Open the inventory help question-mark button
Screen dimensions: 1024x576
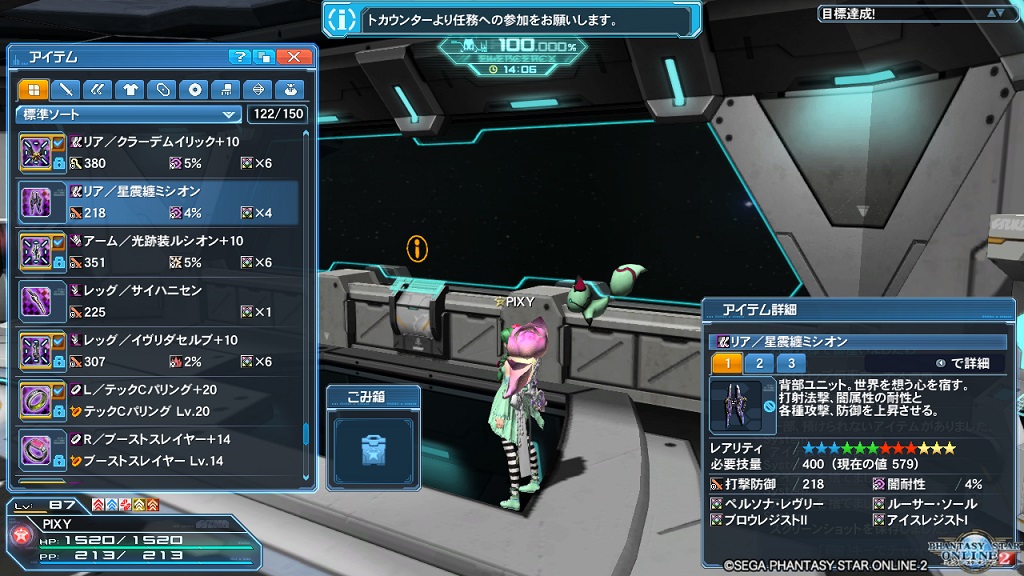pos(239,57)
